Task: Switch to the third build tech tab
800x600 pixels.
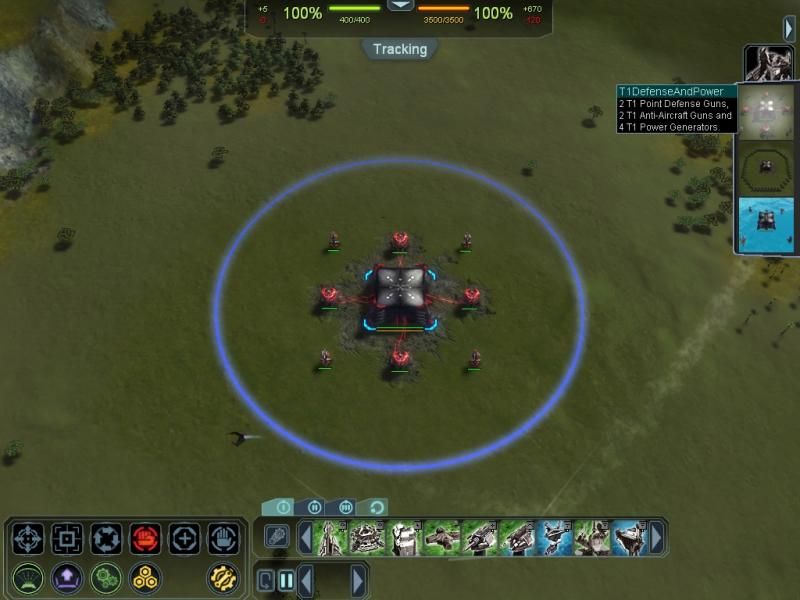Action: 346,507
